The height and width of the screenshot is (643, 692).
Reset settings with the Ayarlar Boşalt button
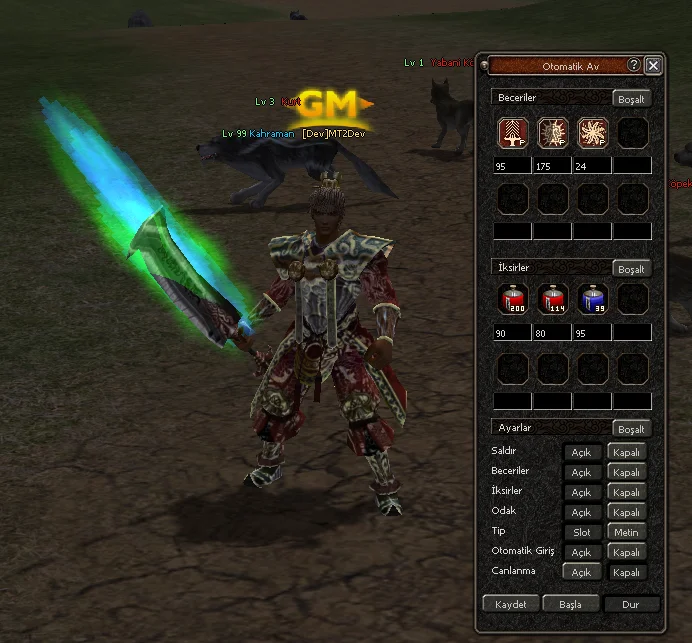632,429
